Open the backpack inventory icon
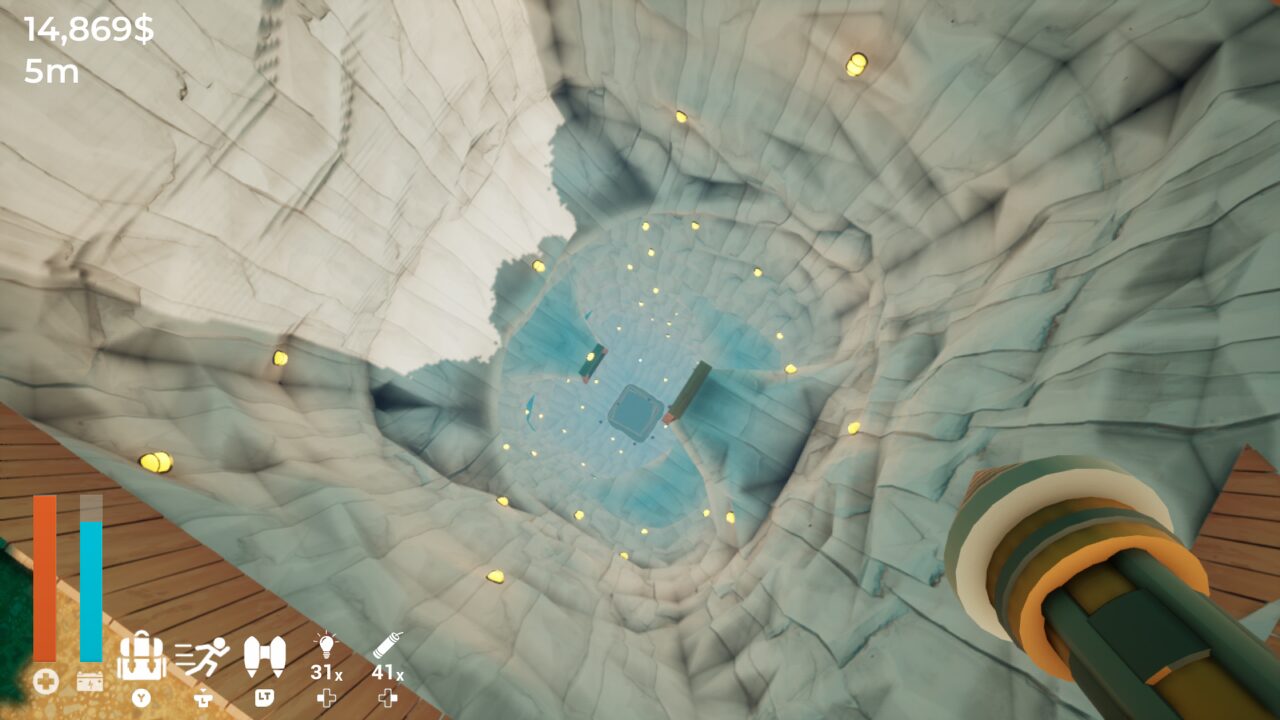Image resolution: width=1280 pixels, height=720 pixels. point(141,656)
